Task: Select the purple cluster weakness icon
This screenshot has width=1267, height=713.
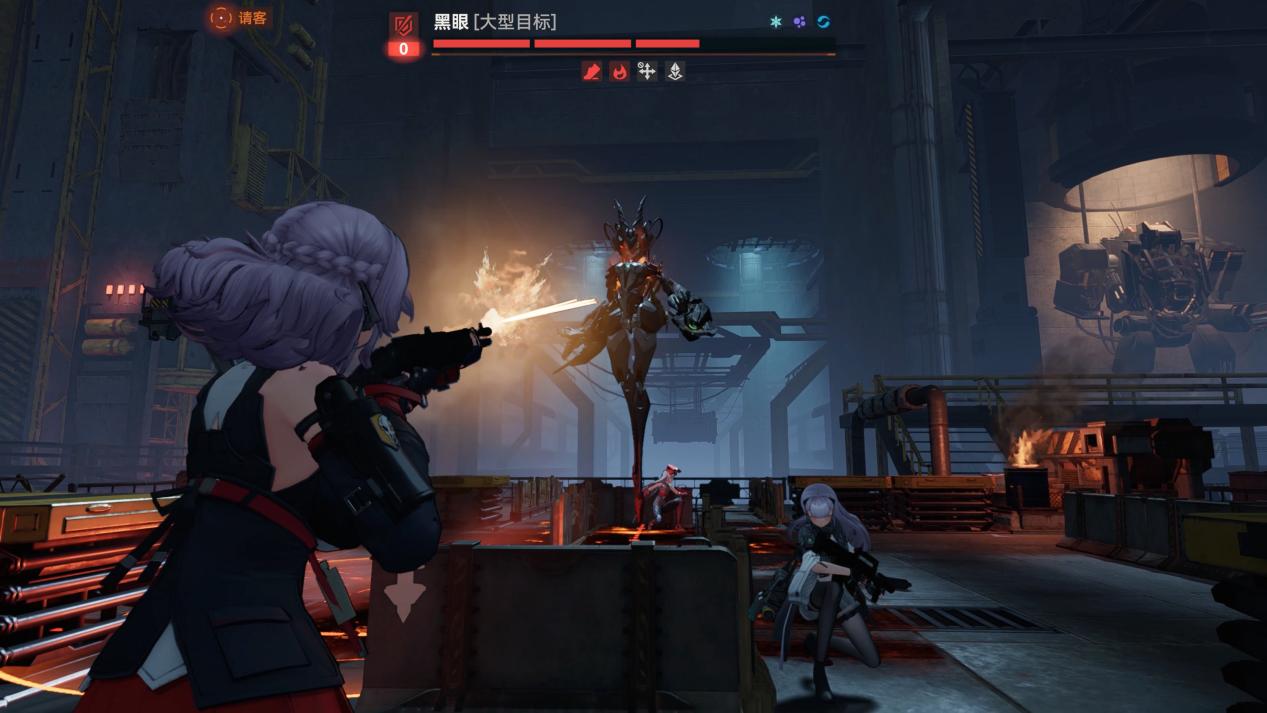Action: point(799,22)
